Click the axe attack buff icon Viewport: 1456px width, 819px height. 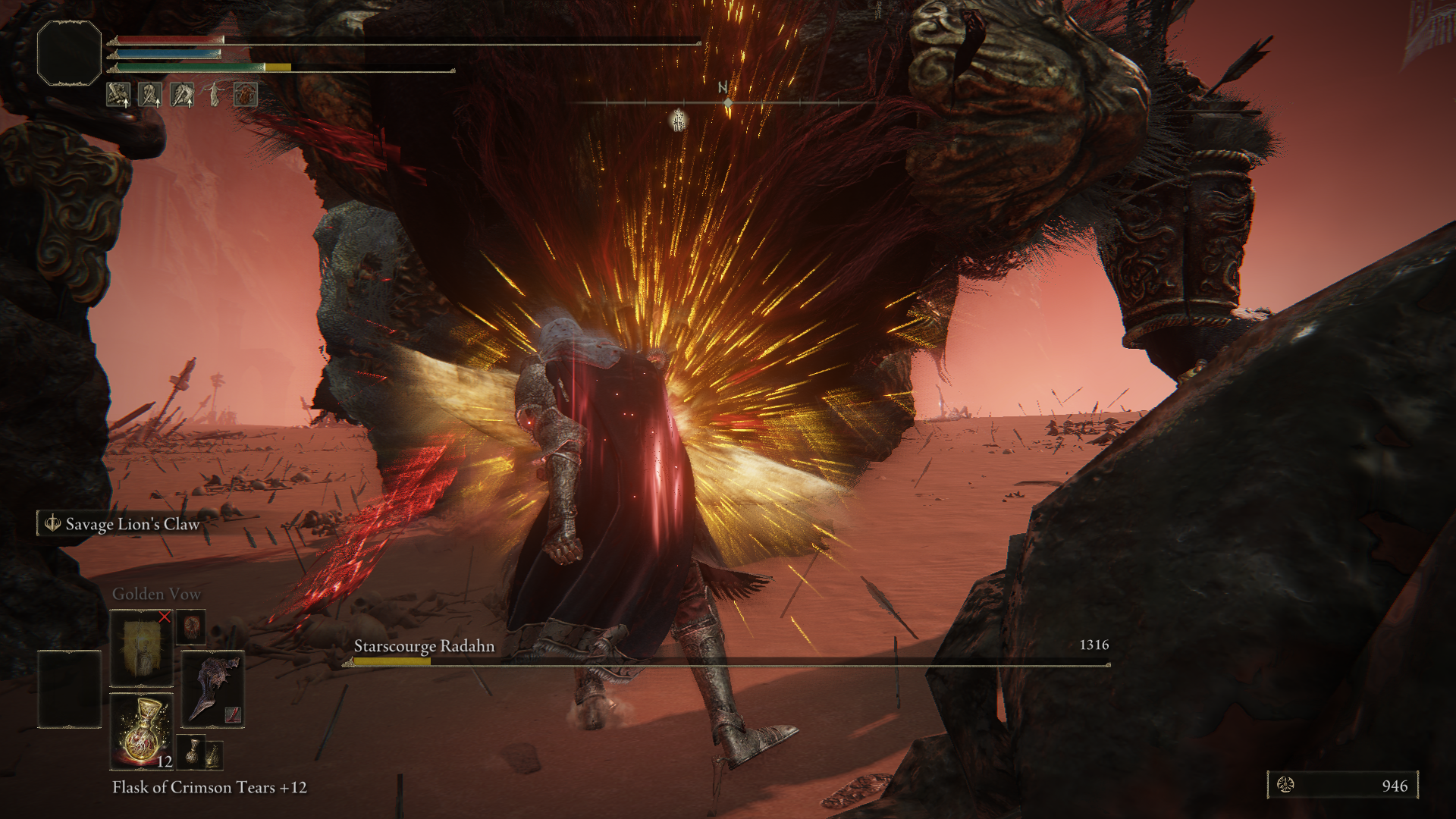[x=183, y=95]
